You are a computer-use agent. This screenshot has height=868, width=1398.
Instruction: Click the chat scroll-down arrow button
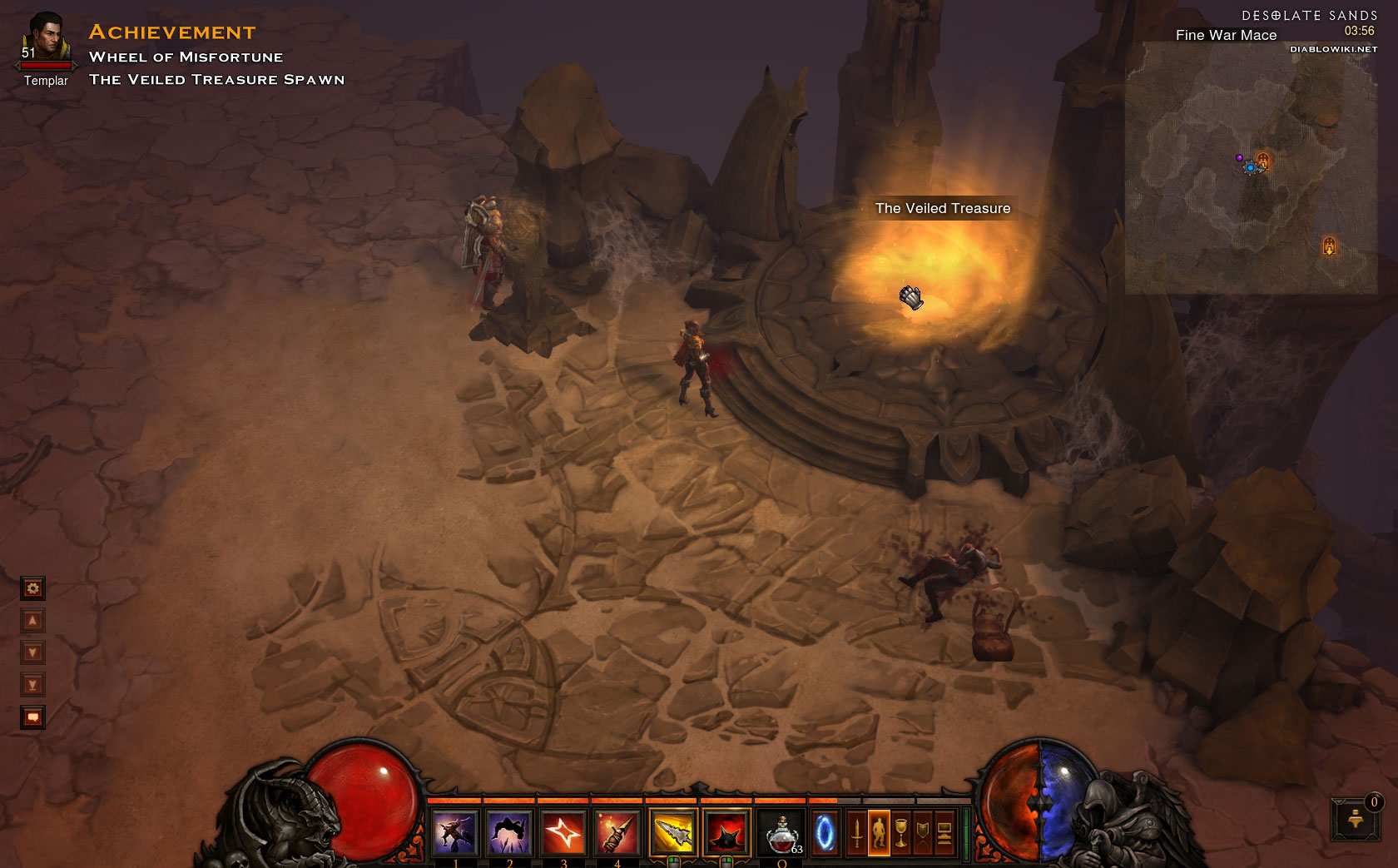[32, 653]
